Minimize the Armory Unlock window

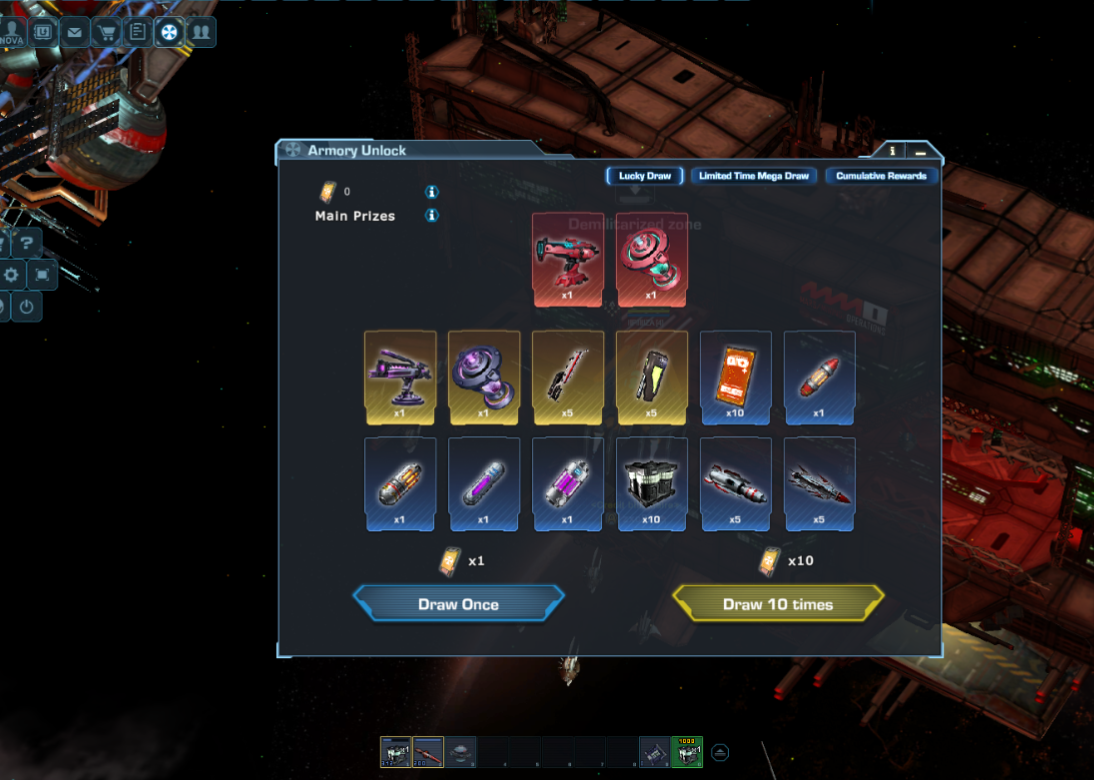coord(920,151)
